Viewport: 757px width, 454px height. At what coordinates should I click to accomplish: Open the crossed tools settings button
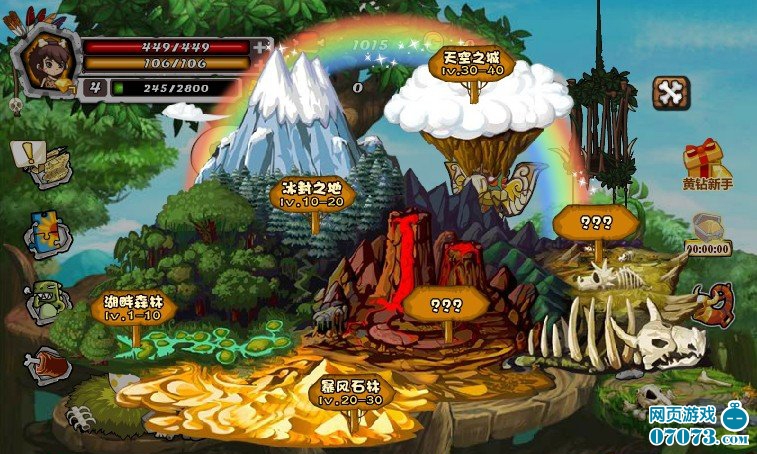[x=670, y=93]
